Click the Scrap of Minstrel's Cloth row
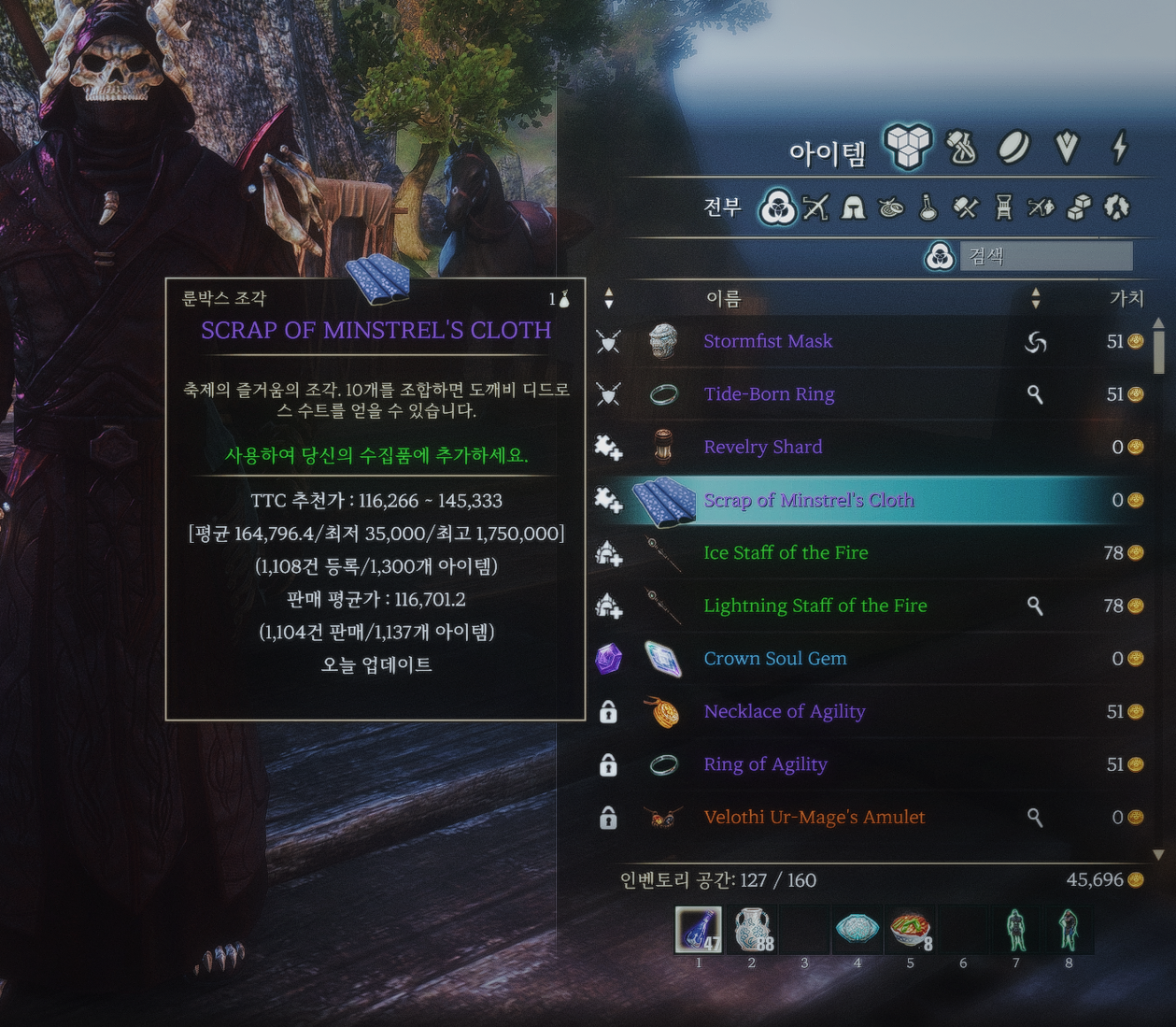The image size is (1176, 1027). pyautogui.click(x=809, y=501)
